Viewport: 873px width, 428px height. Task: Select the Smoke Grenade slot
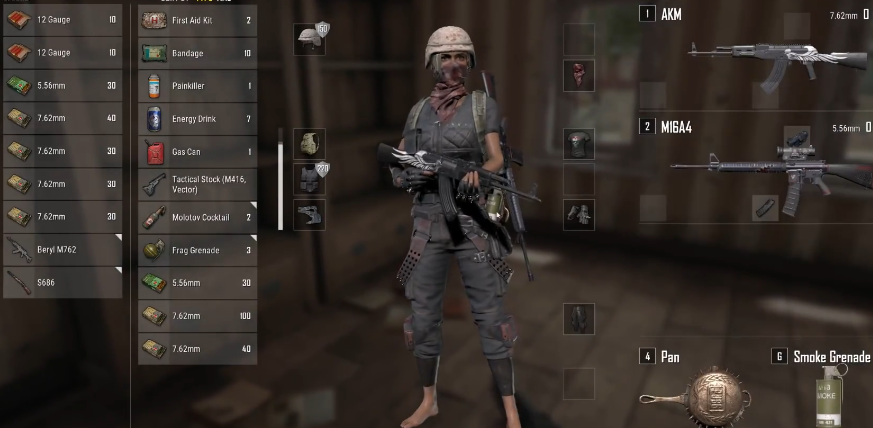(822, 392)
